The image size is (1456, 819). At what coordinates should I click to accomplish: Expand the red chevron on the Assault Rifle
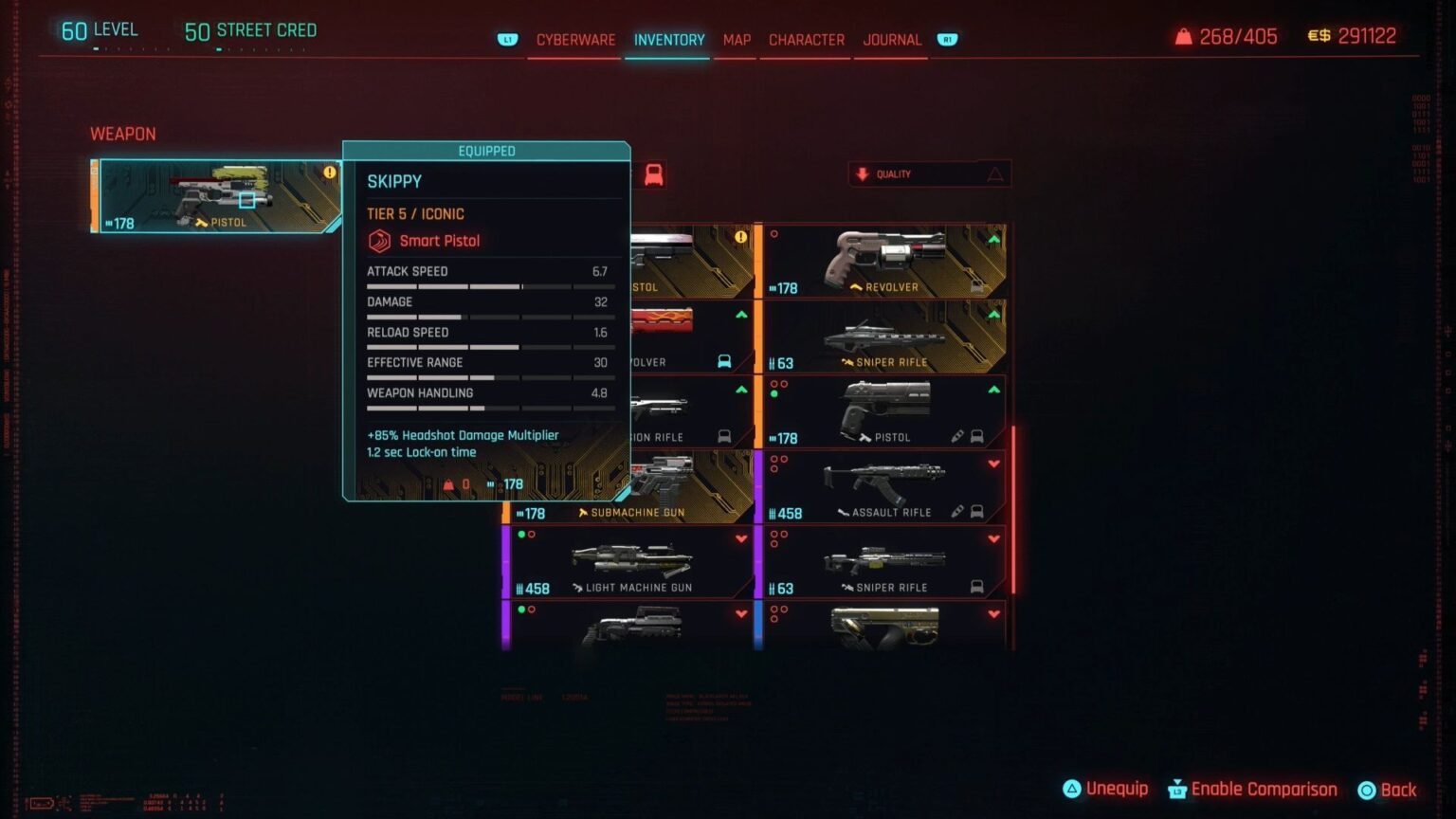click(x=994, y=464)
